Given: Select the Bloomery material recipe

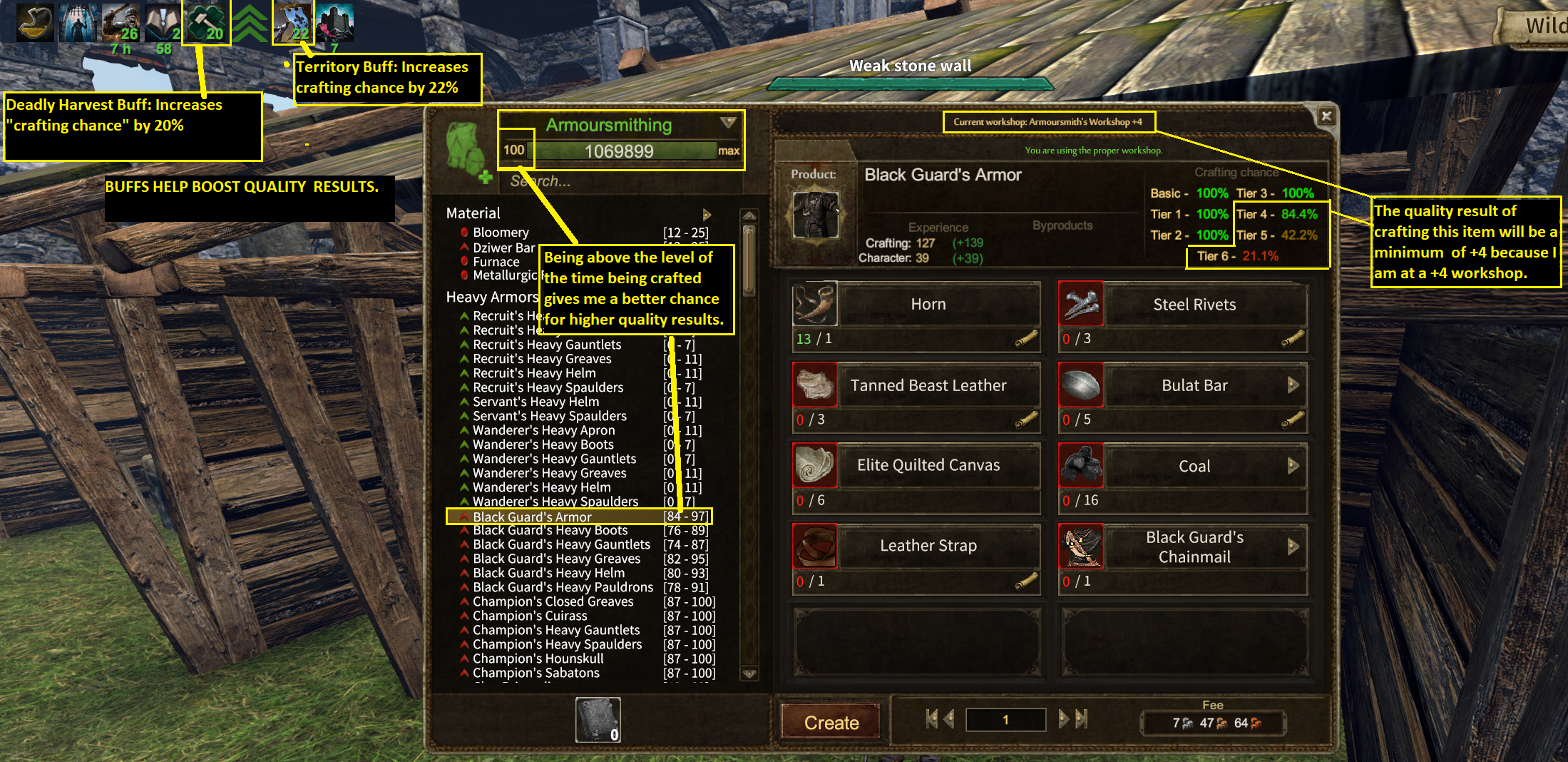Looking at the screenshot, I should [x=501, y=233].
